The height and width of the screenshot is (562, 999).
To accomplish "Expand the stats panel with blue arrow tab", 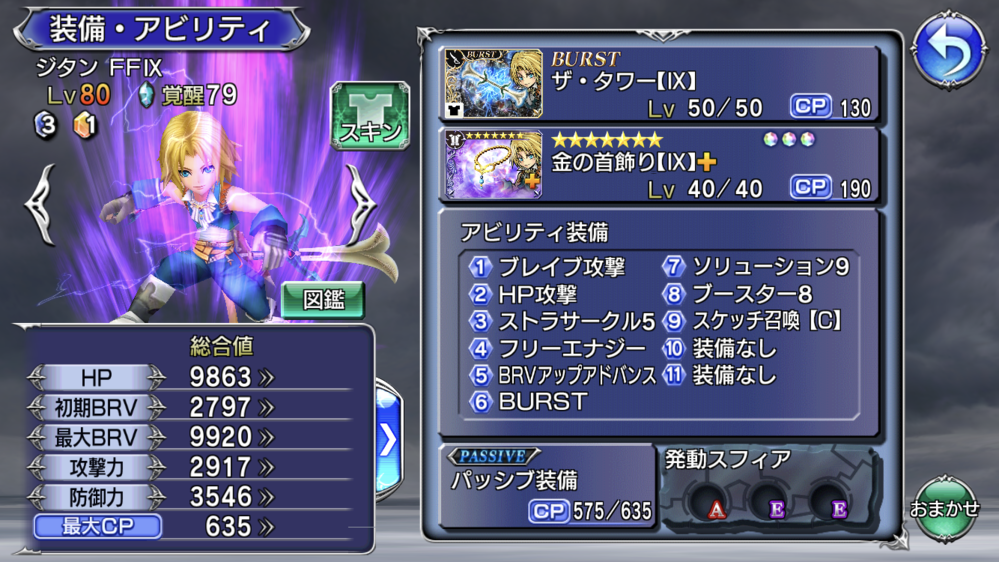I will tap(388, 440).
